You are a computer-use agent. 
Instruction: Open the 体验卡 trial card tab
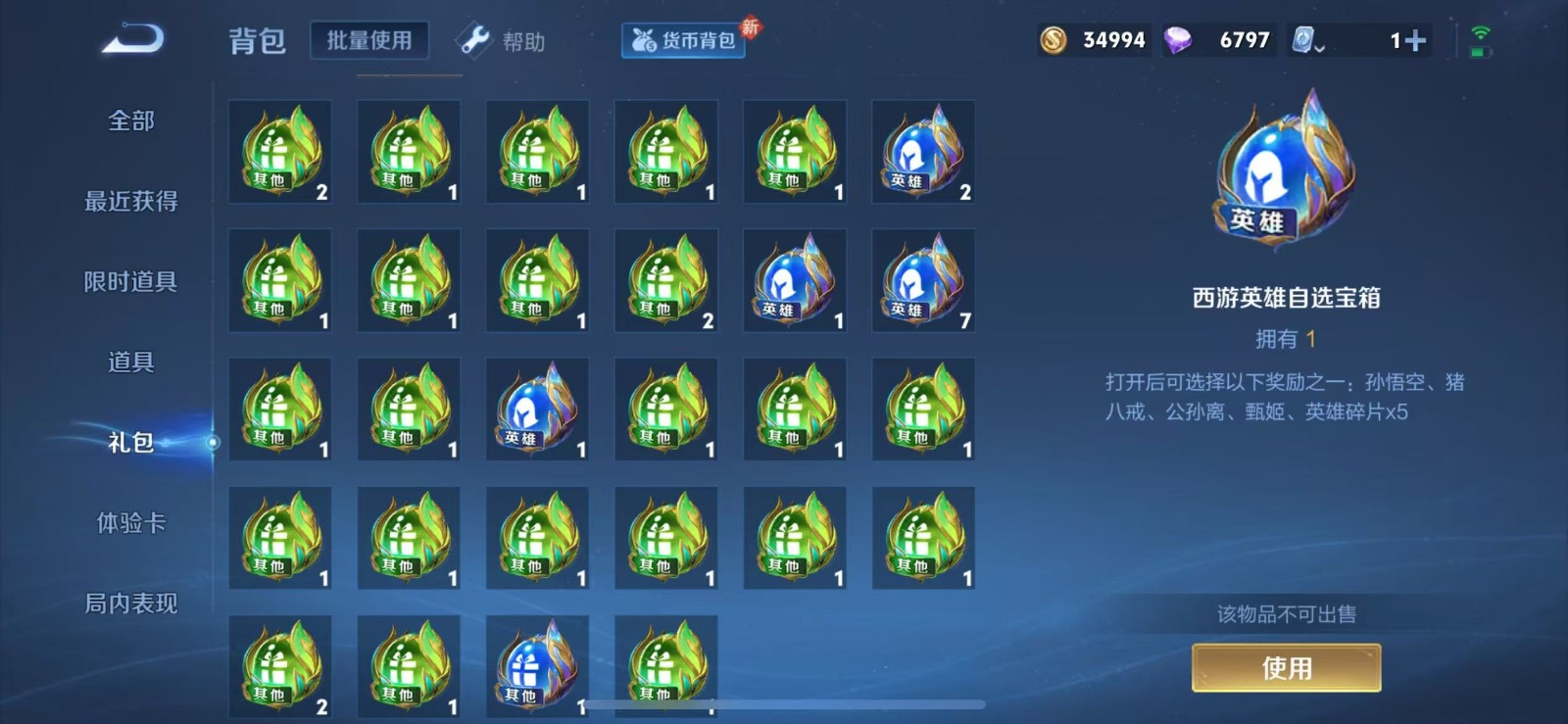pos(131,522)
